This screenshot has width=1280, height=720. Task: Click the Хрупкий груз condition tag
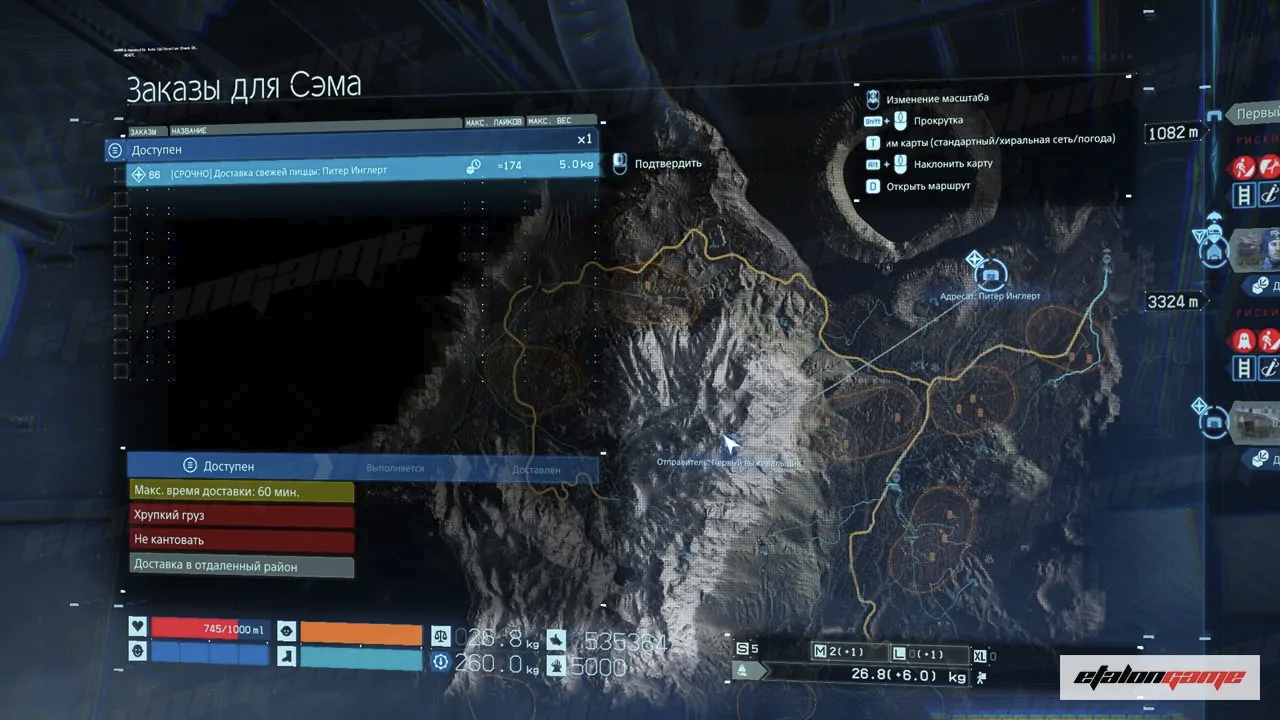coord(241,516)
